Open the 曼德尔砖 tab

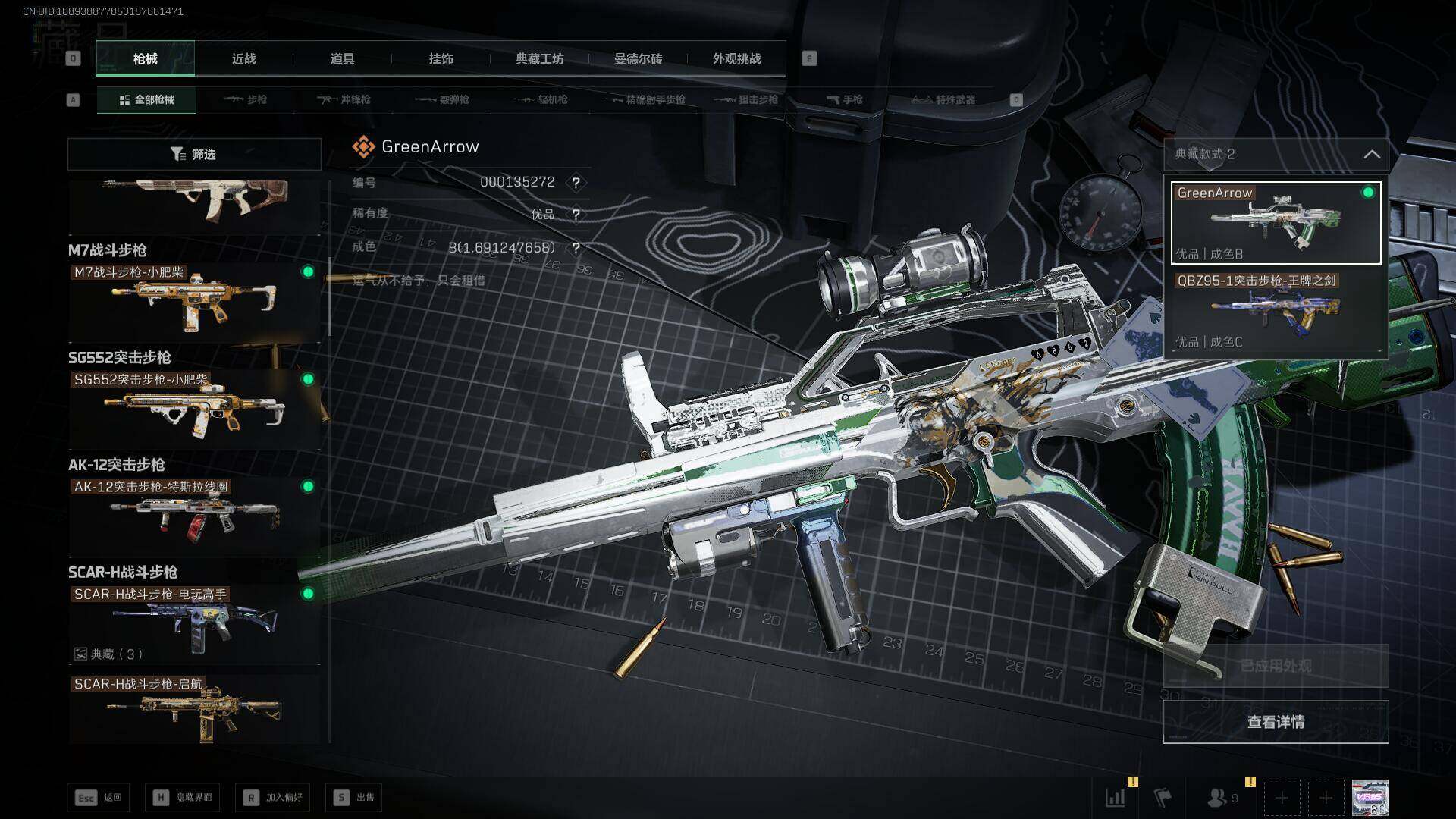point(638,58)
